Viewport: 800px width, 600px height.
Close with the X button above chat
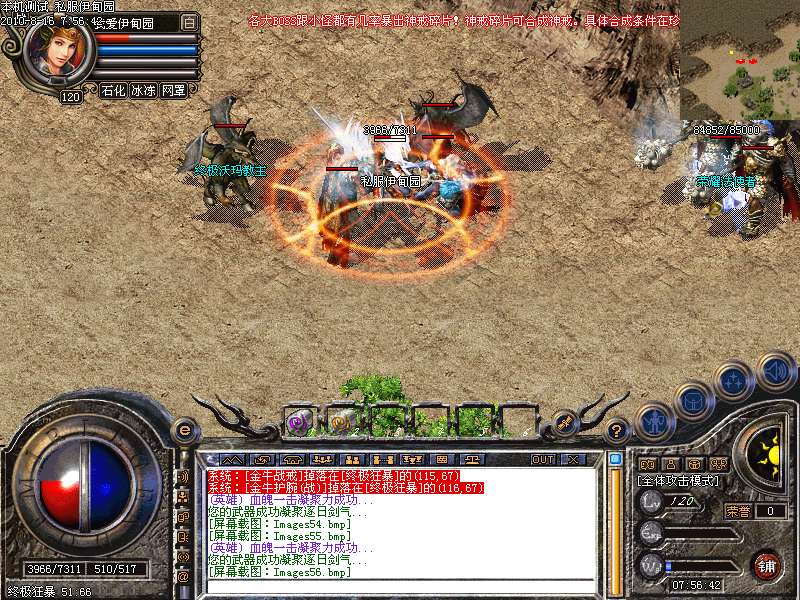click(573, 459)
